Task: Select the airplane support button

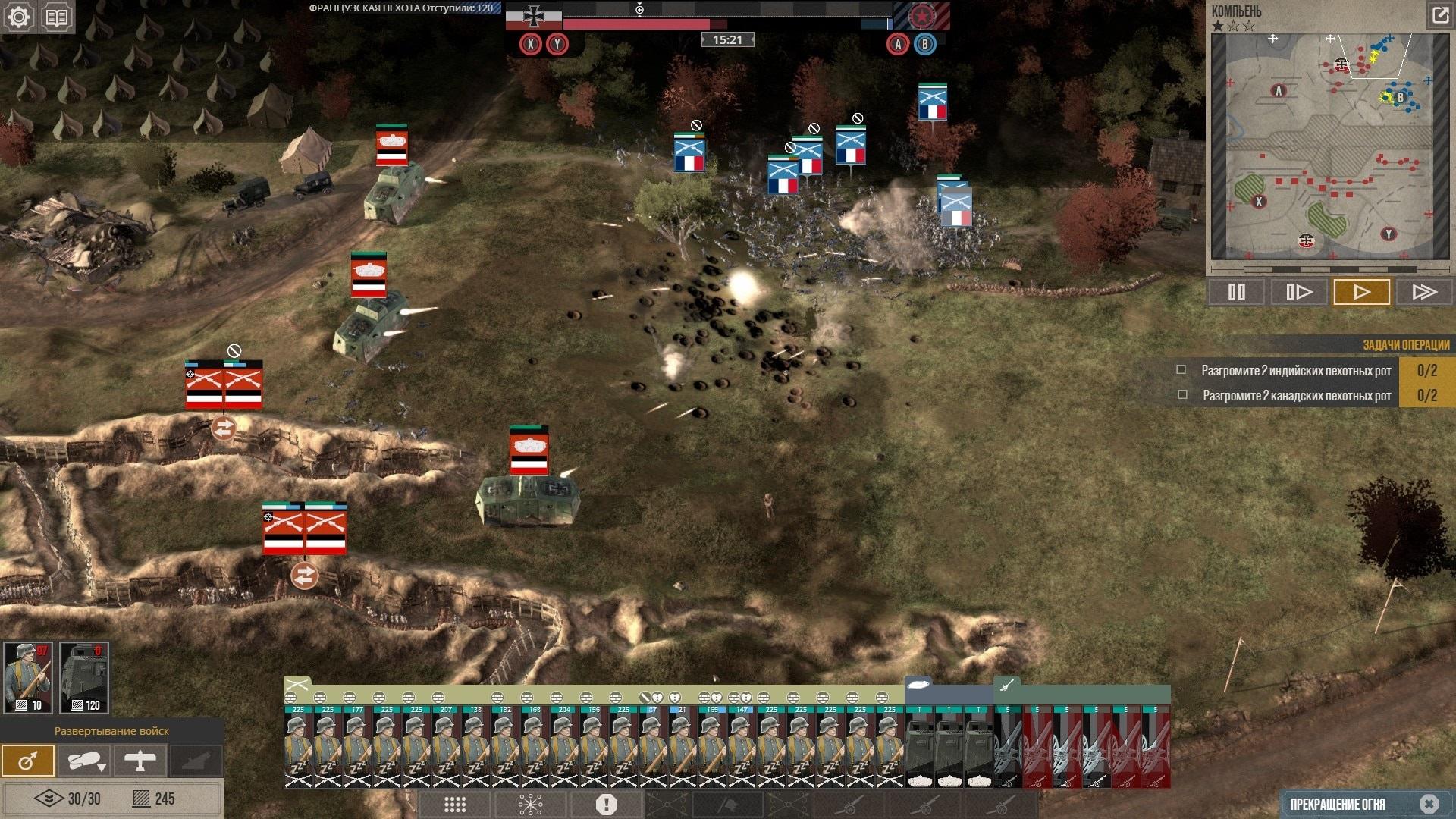Action: pyautogui.click(x=140, y=761)
